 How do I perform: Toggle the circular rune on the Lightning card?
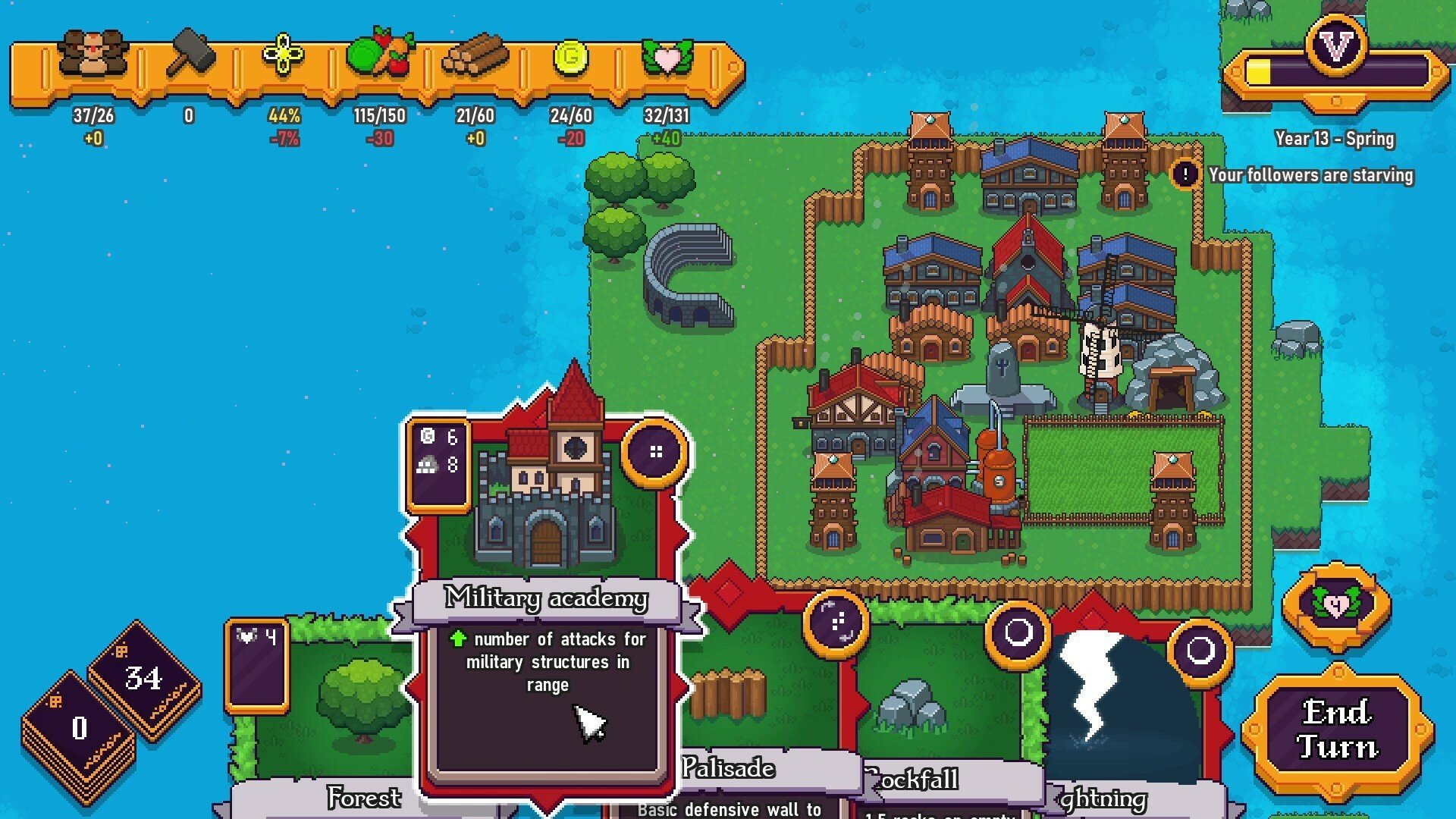[1202, 649]
